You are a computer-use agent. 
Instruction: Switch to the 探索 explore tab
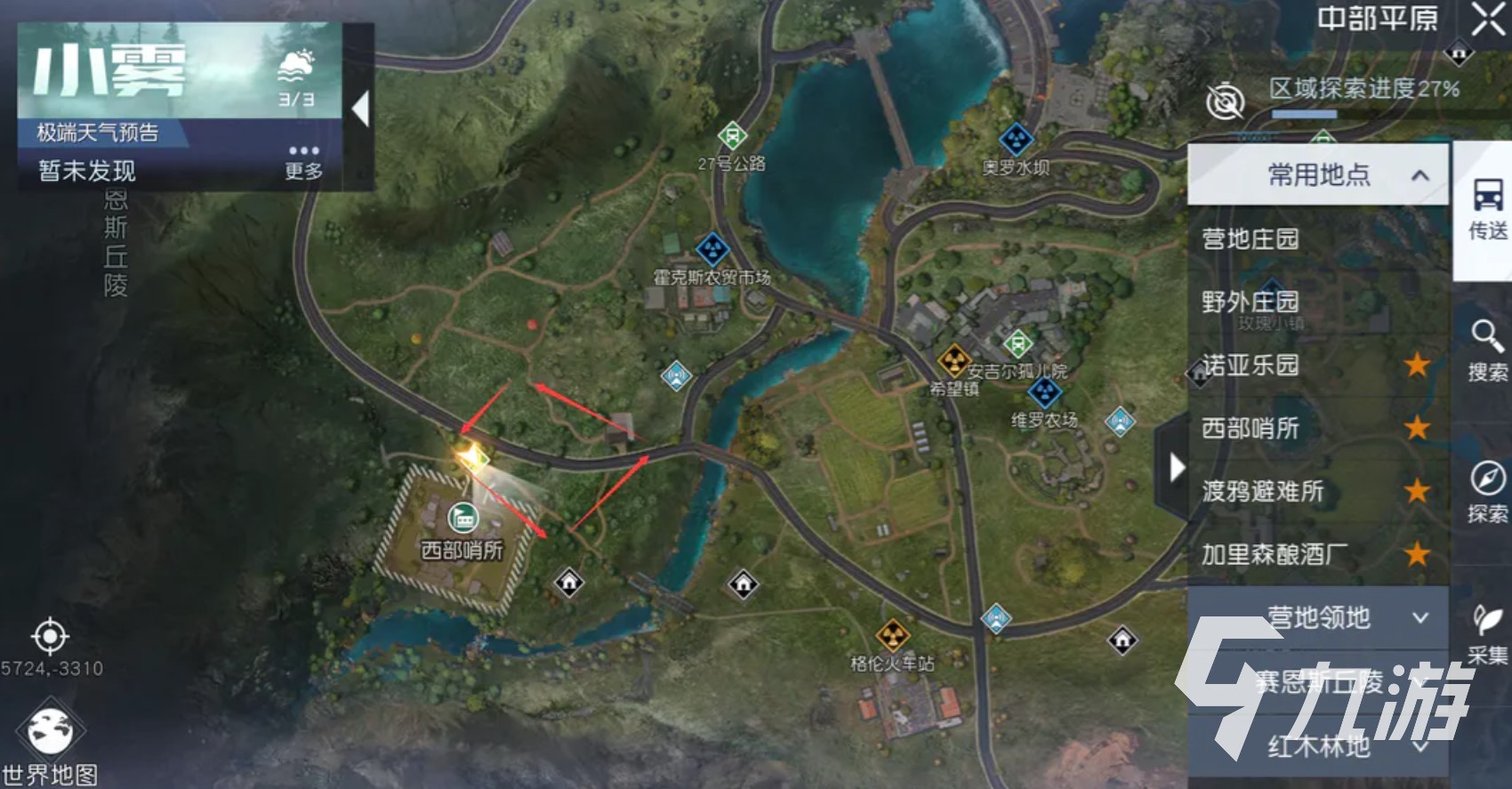(1487, 491)
